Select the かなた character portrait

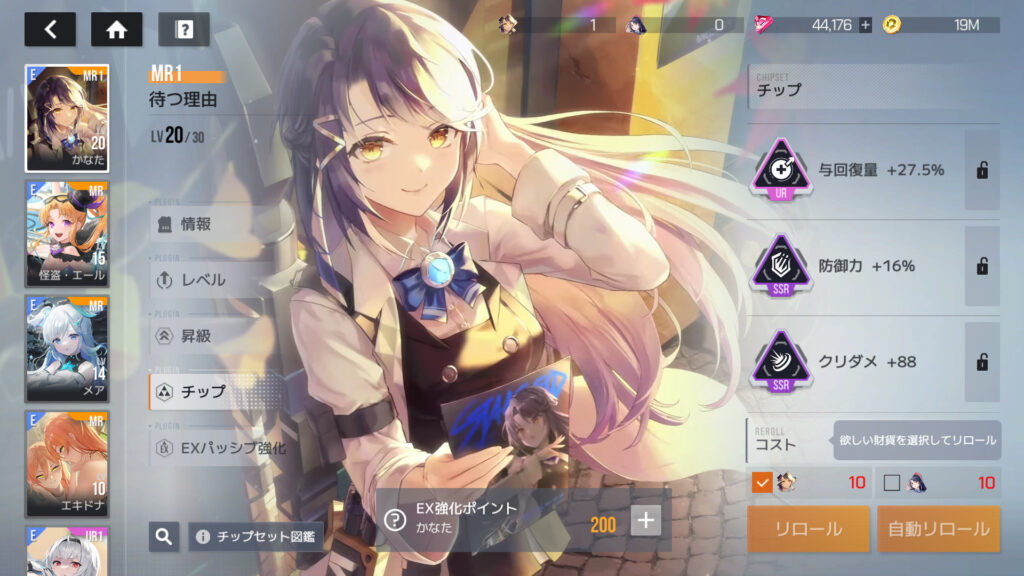[x=67, y=118]
